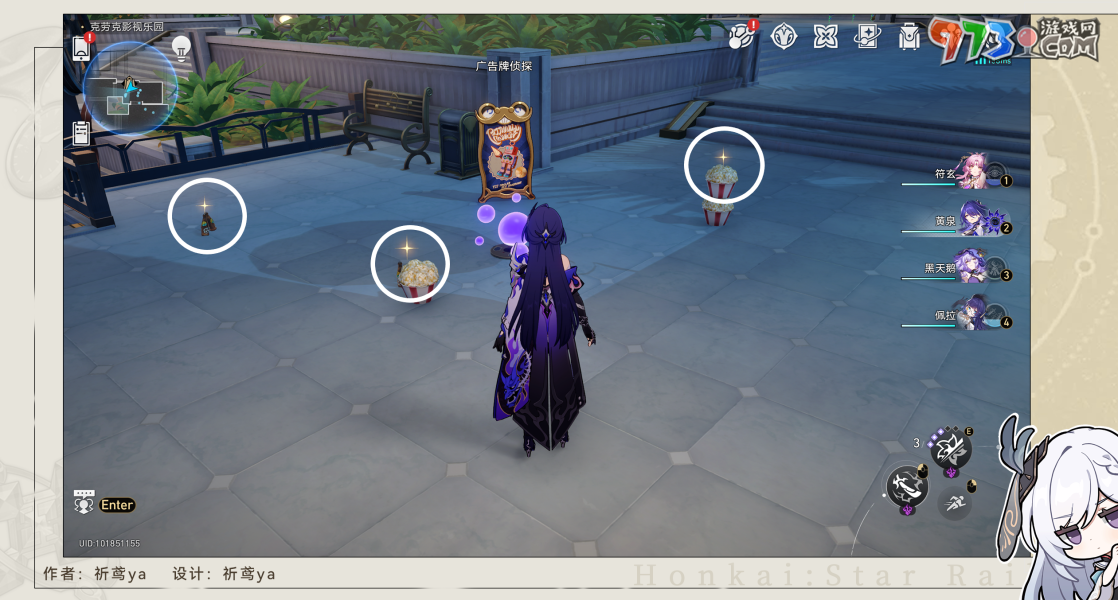
Task: Click the lightbulb hint icon
Action: 181,46
